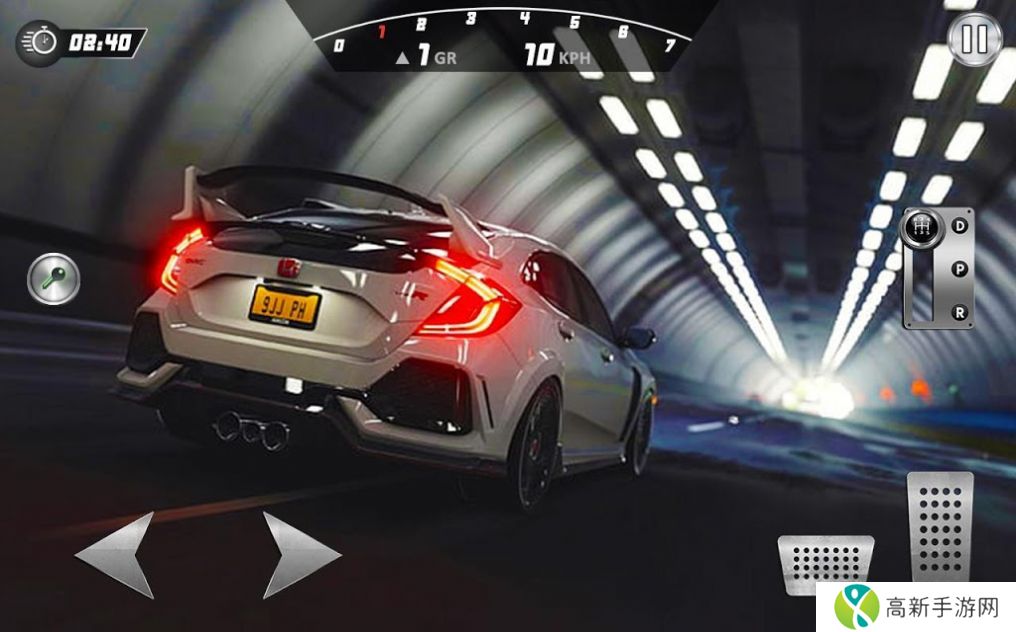Shift the gear to D
The image size is (1016, 632).
point(960,226)
